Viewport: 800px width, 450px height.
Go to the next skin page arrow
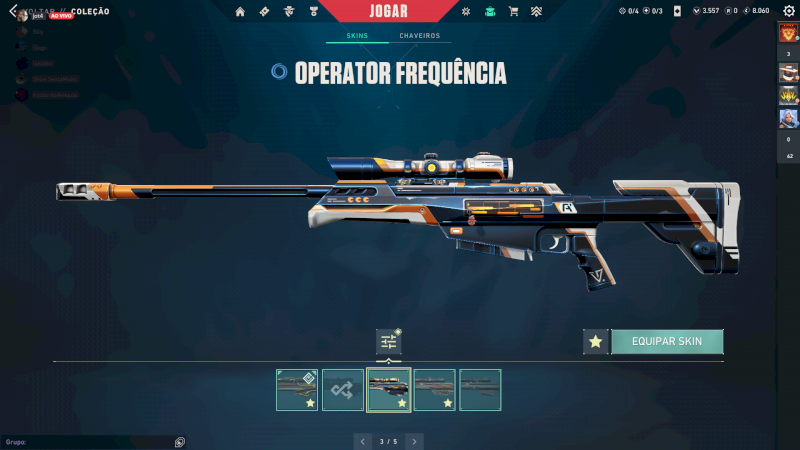click(414, 440)
